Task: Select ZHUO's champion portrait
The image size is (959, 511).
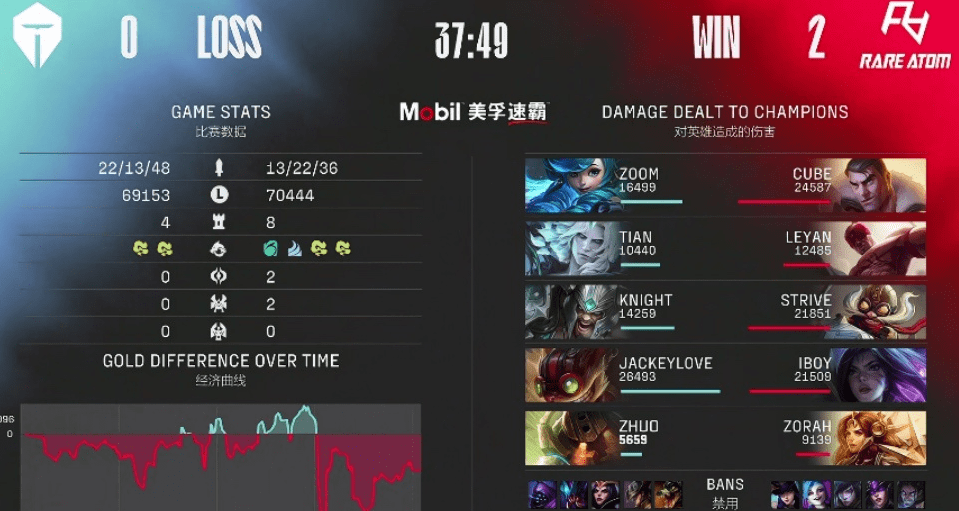Action: pos(570,438)
